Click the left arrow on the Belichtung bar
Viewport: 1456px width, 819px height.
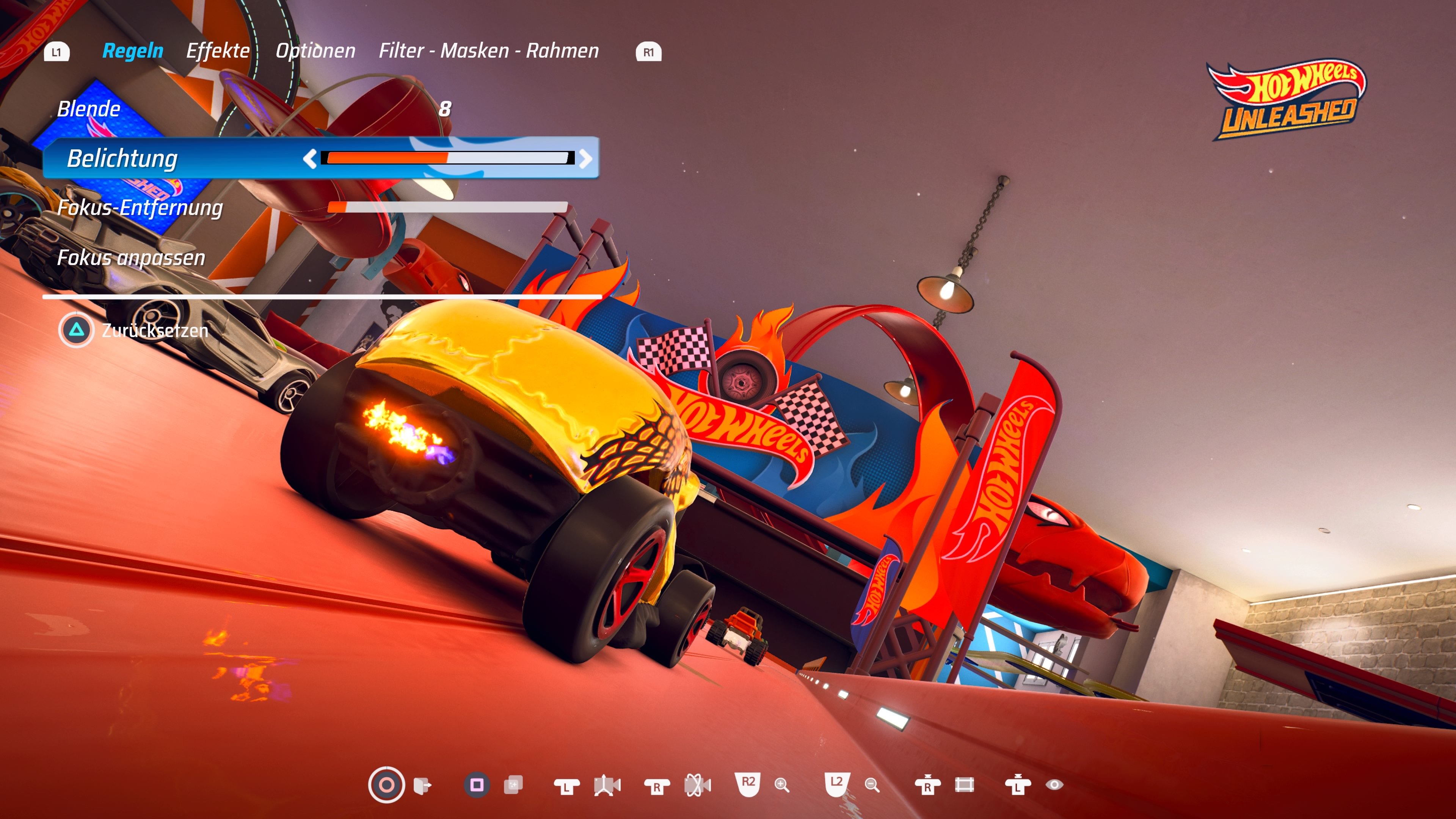[311, 159]
